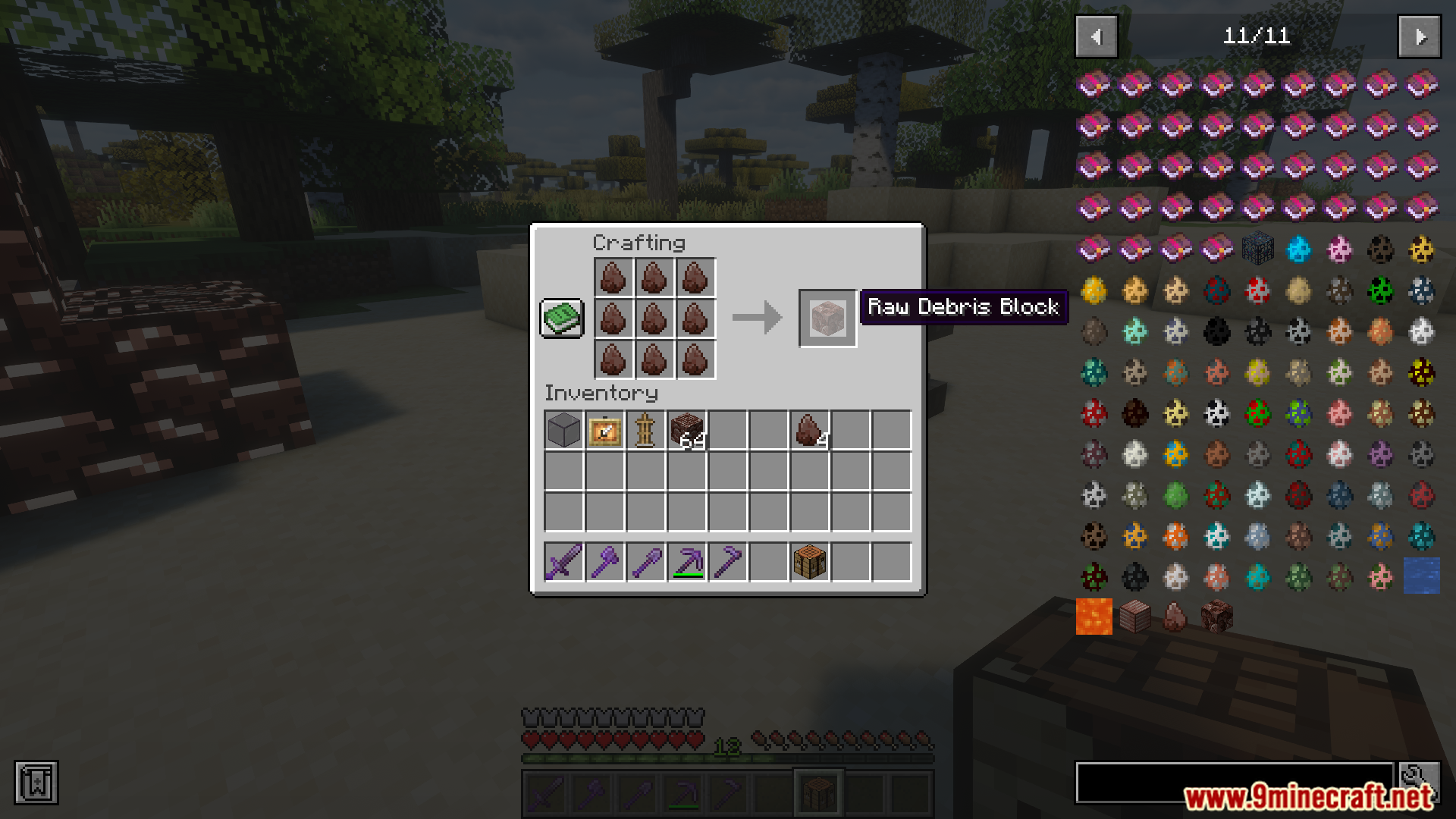This screenshot has height=819, width=1456.
Task: Toggle the bookmark button in corner
Action: pyautogui.click(x=36, y=783)
